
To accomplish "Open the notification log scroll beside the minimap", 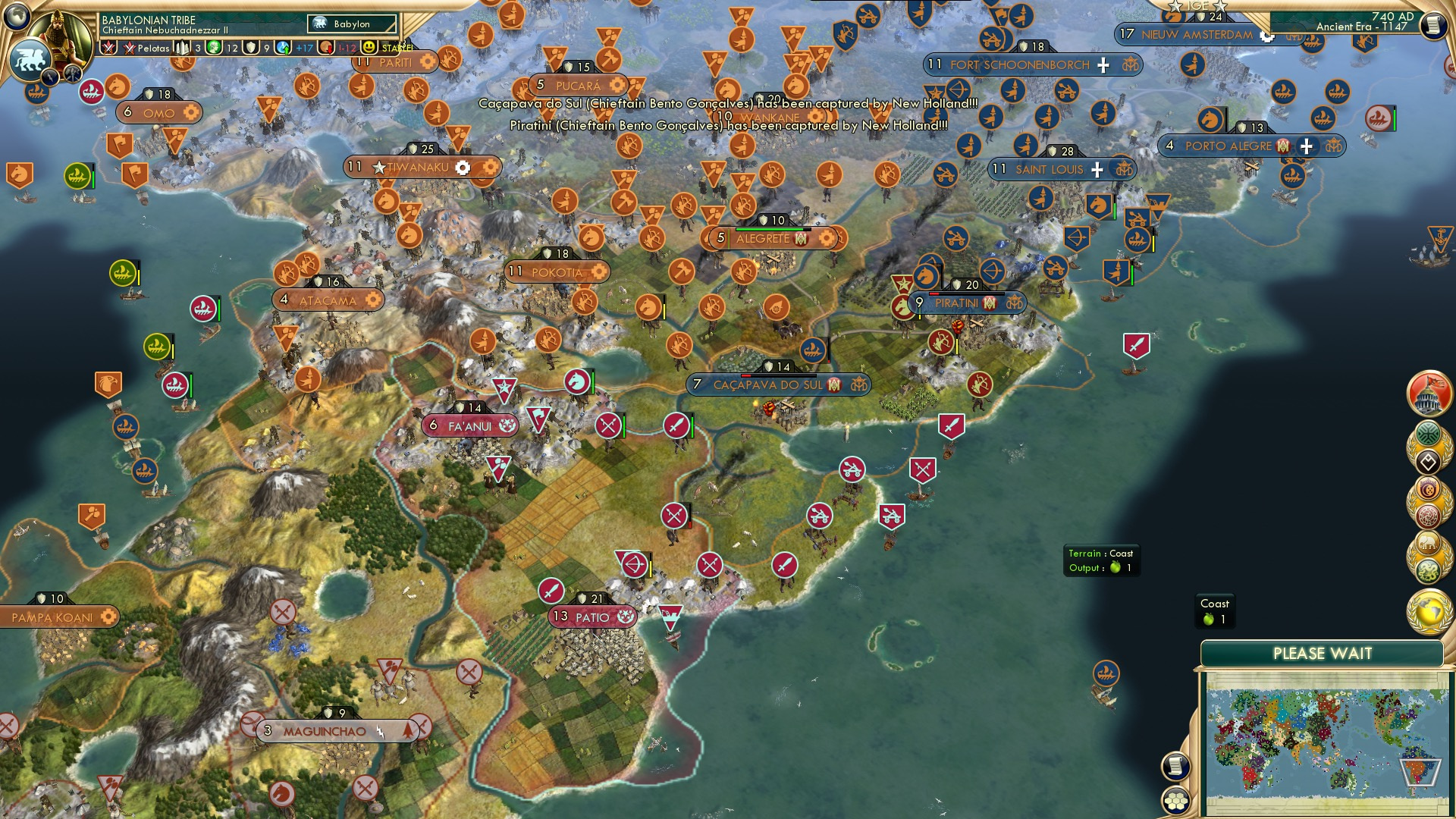I will pyautogui.click(x=1174, y=766).
